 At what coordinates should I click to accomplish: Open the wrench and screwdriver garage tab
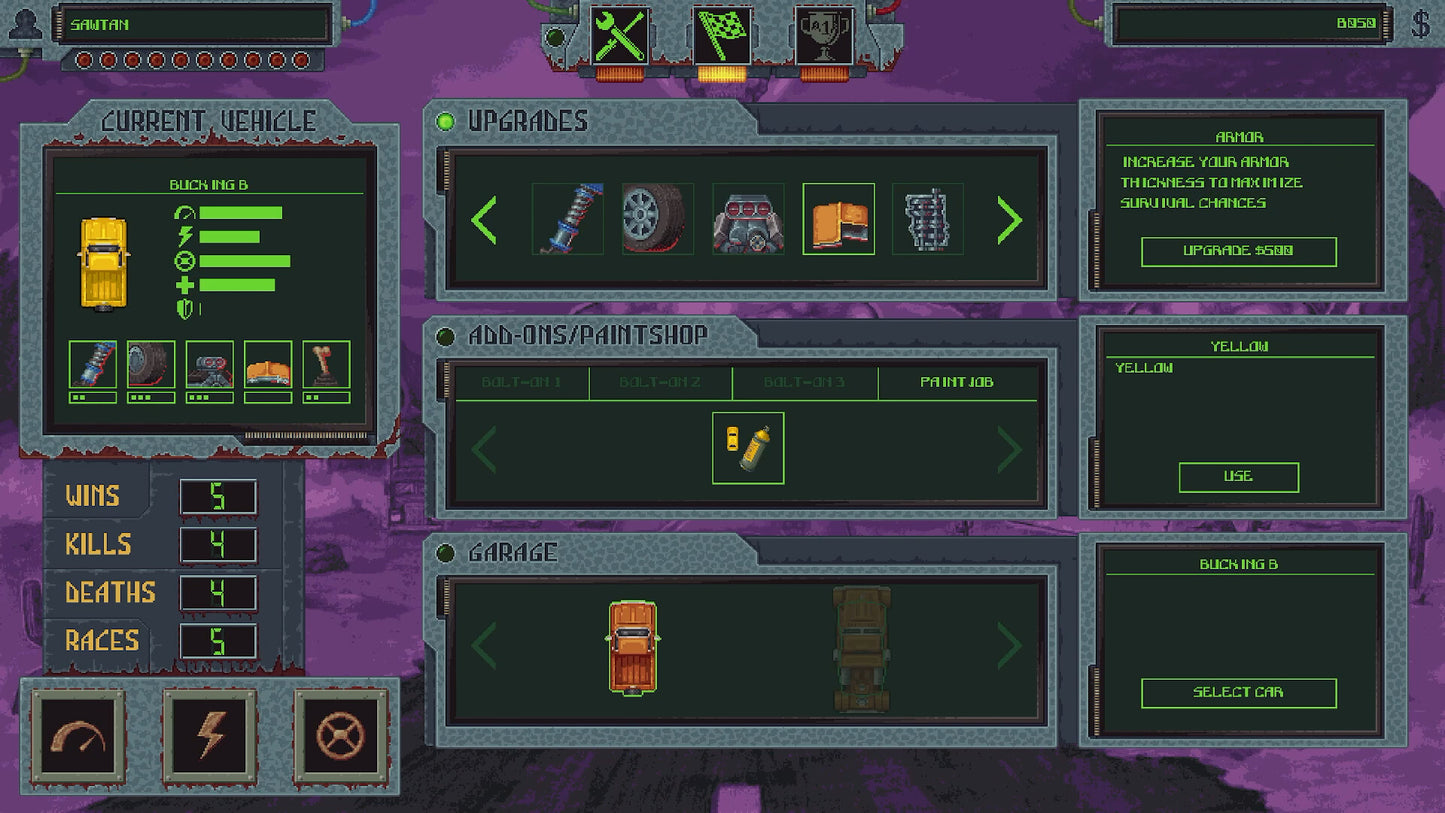pos(620,36)
